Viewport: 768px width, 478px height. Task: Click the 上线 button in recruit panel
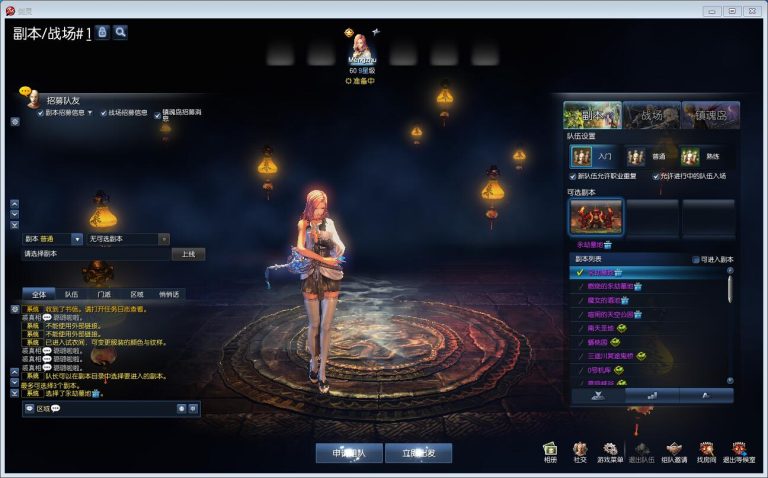pos(188,254)
